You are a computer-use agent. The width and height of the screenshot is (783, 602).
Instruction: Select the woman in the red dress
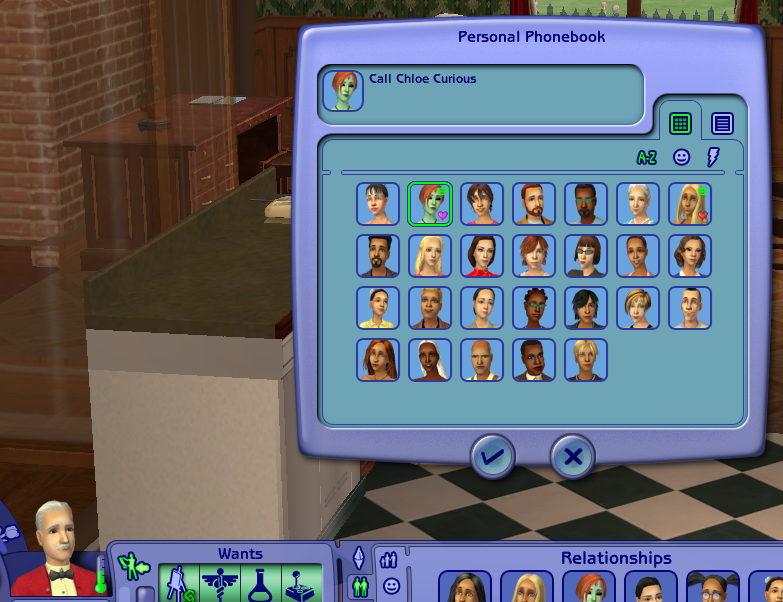482,256
